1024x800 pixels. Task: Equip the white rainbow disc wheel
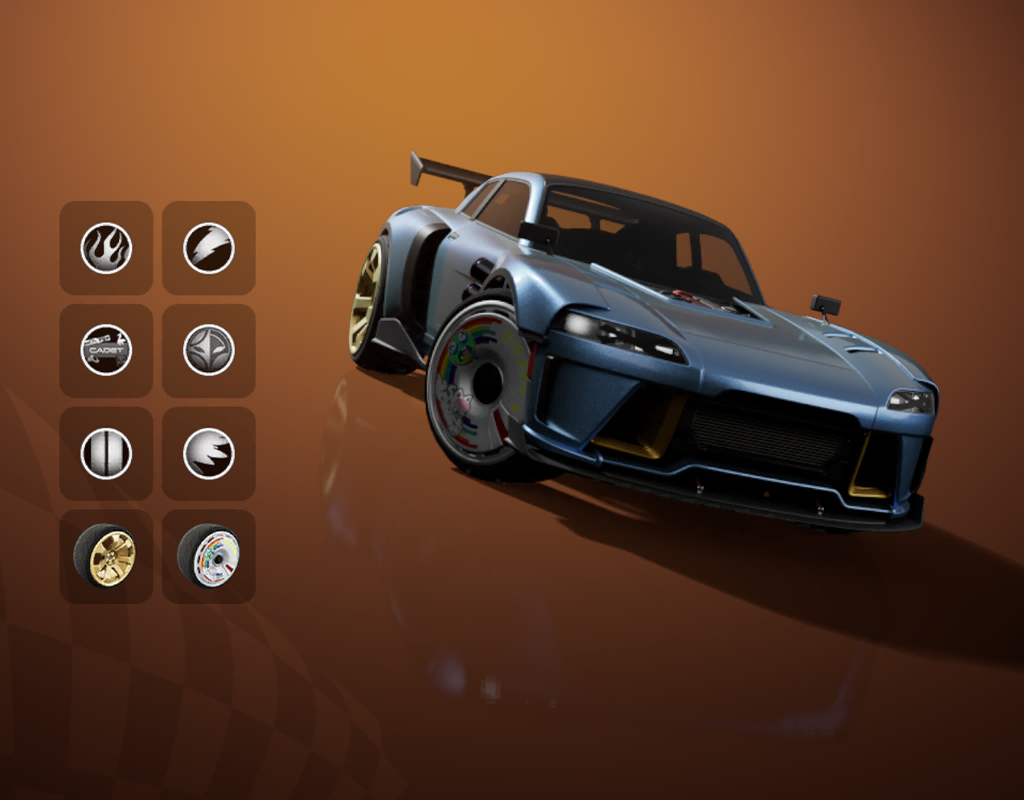pyautogui.click(x=209, y=556)
